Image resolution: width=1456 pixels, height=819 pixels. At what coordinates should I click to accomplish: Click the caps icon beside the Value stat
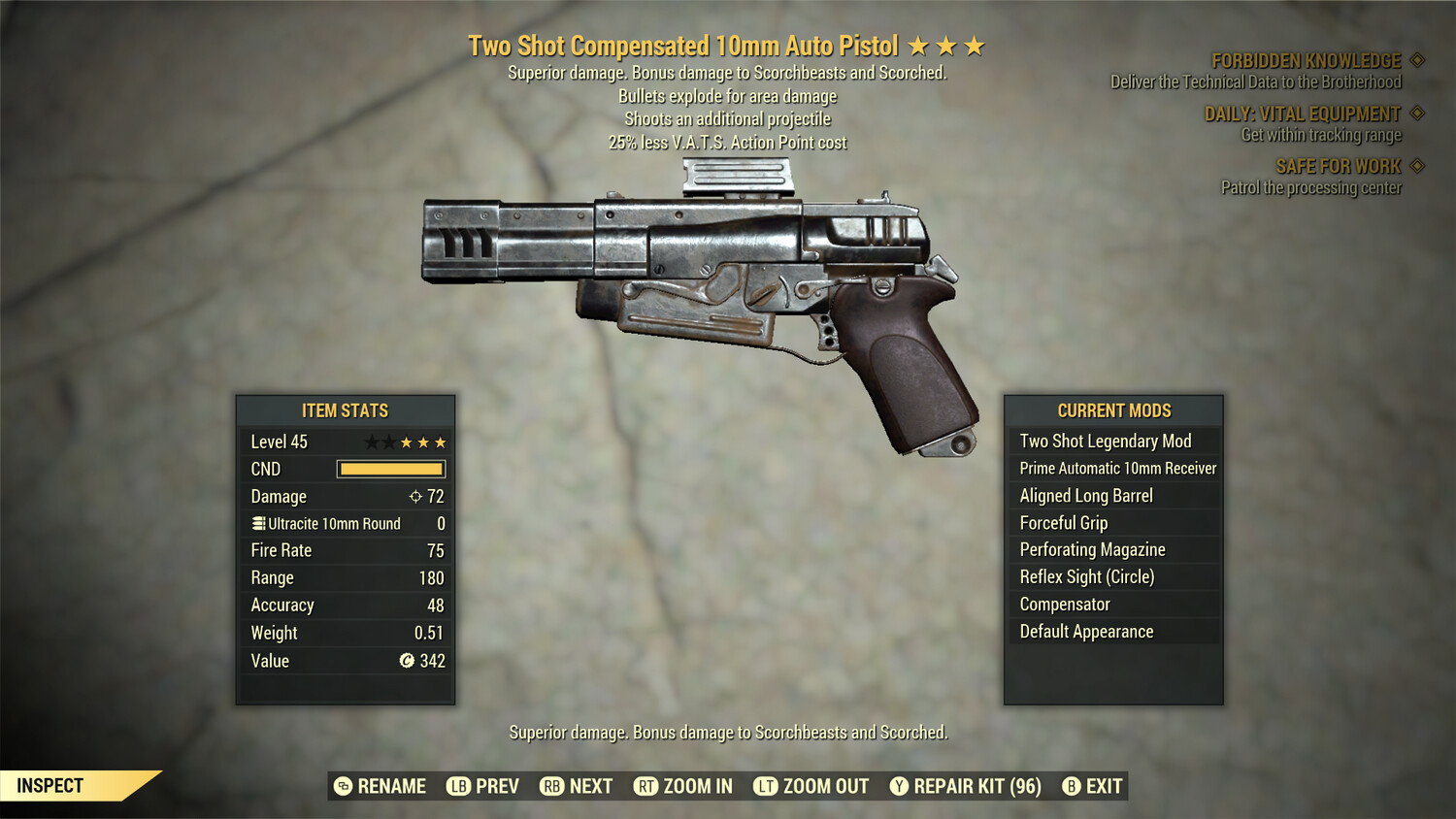pos(407,661)
